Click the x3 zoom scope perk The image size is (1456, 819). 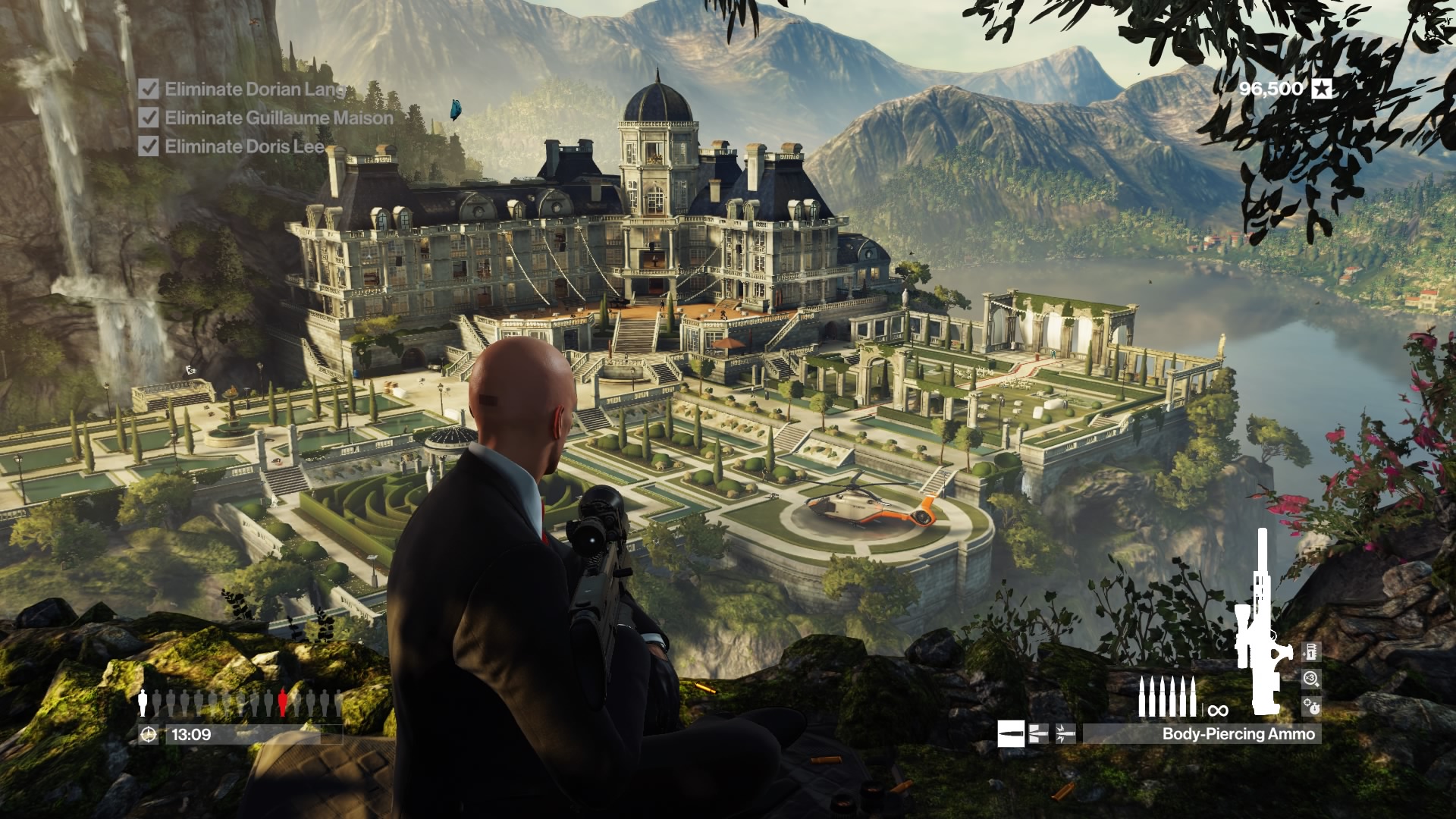(x=1311, y=679)
